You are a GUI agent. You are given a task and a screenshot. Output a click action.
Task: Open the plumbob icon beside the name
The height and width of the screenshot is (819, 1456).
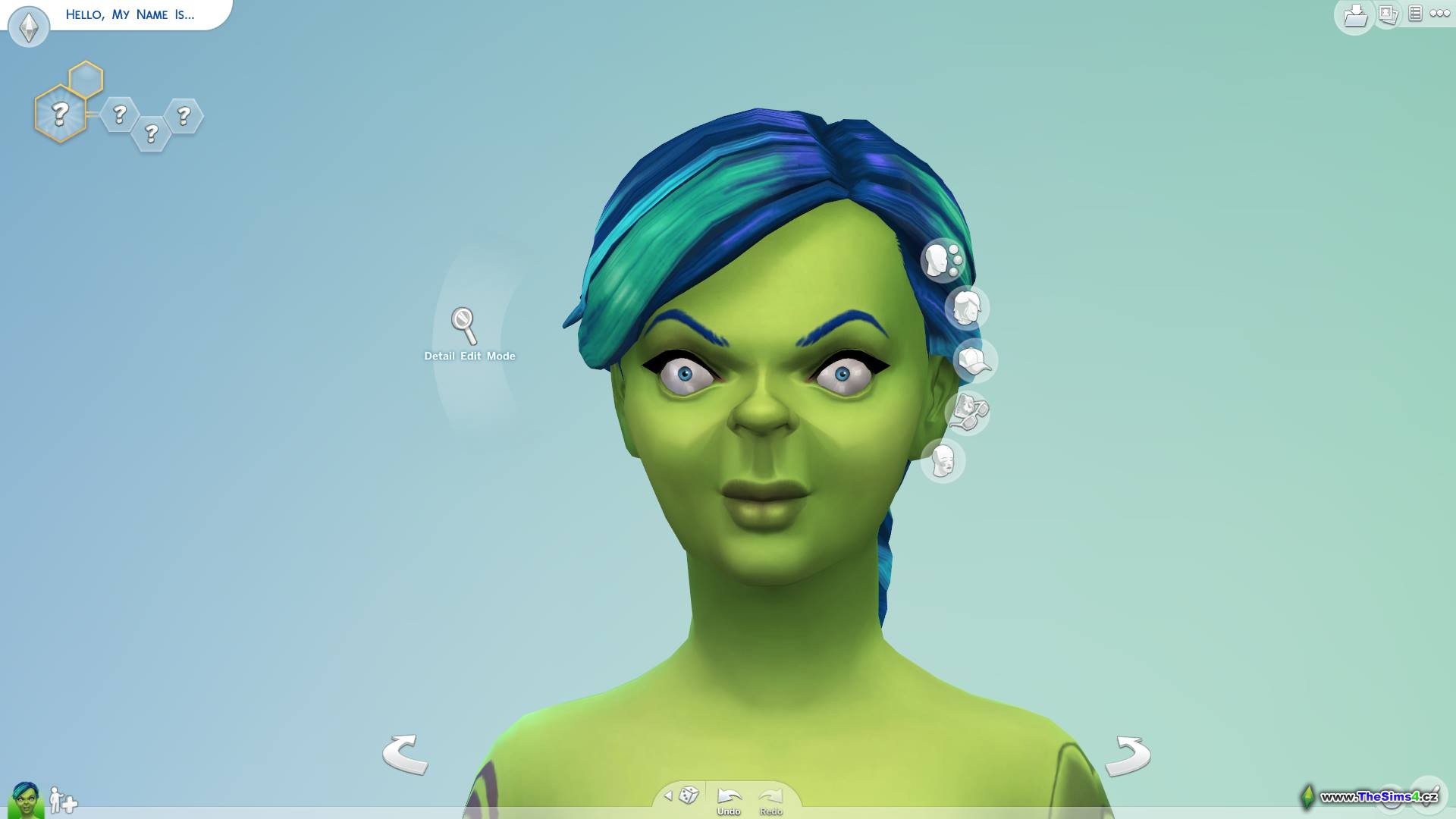point(29,27)
